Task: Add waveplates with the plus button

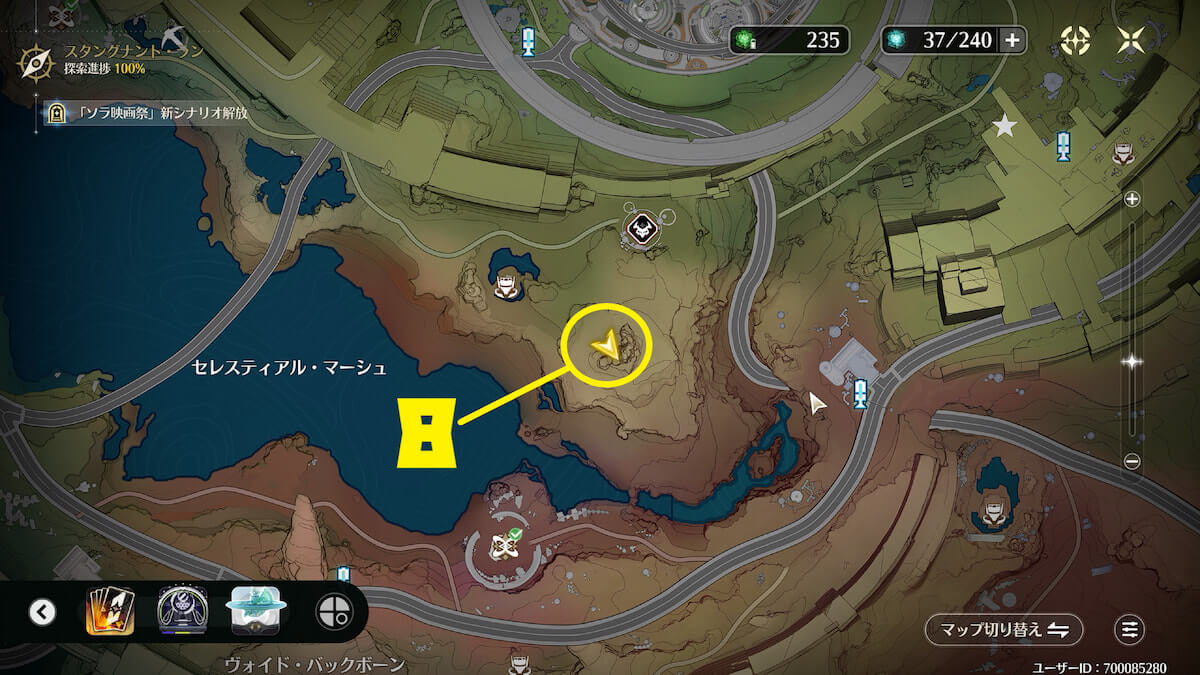Action: (x=1012, y=40)
